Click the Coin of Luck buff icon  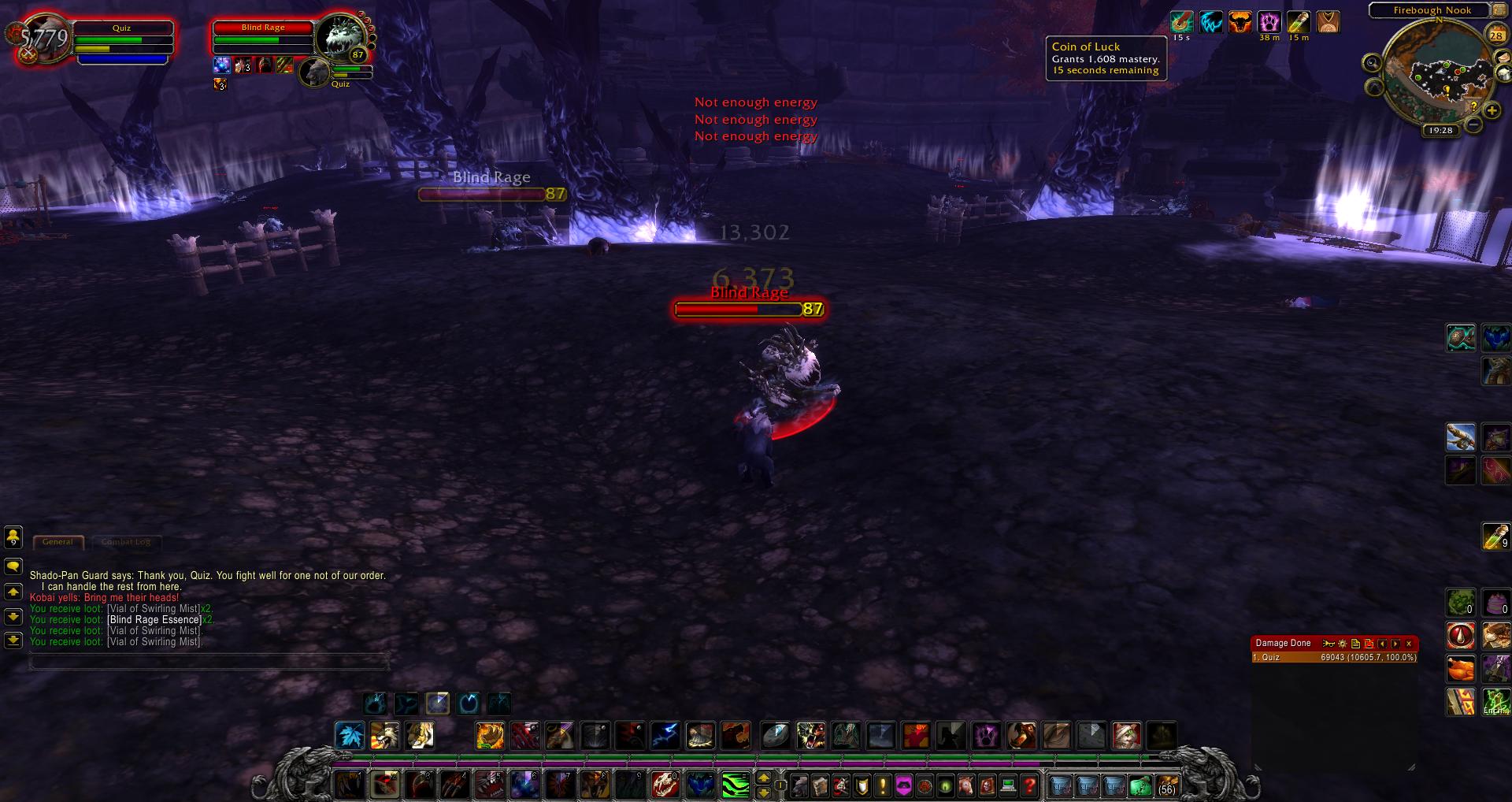1181,22
